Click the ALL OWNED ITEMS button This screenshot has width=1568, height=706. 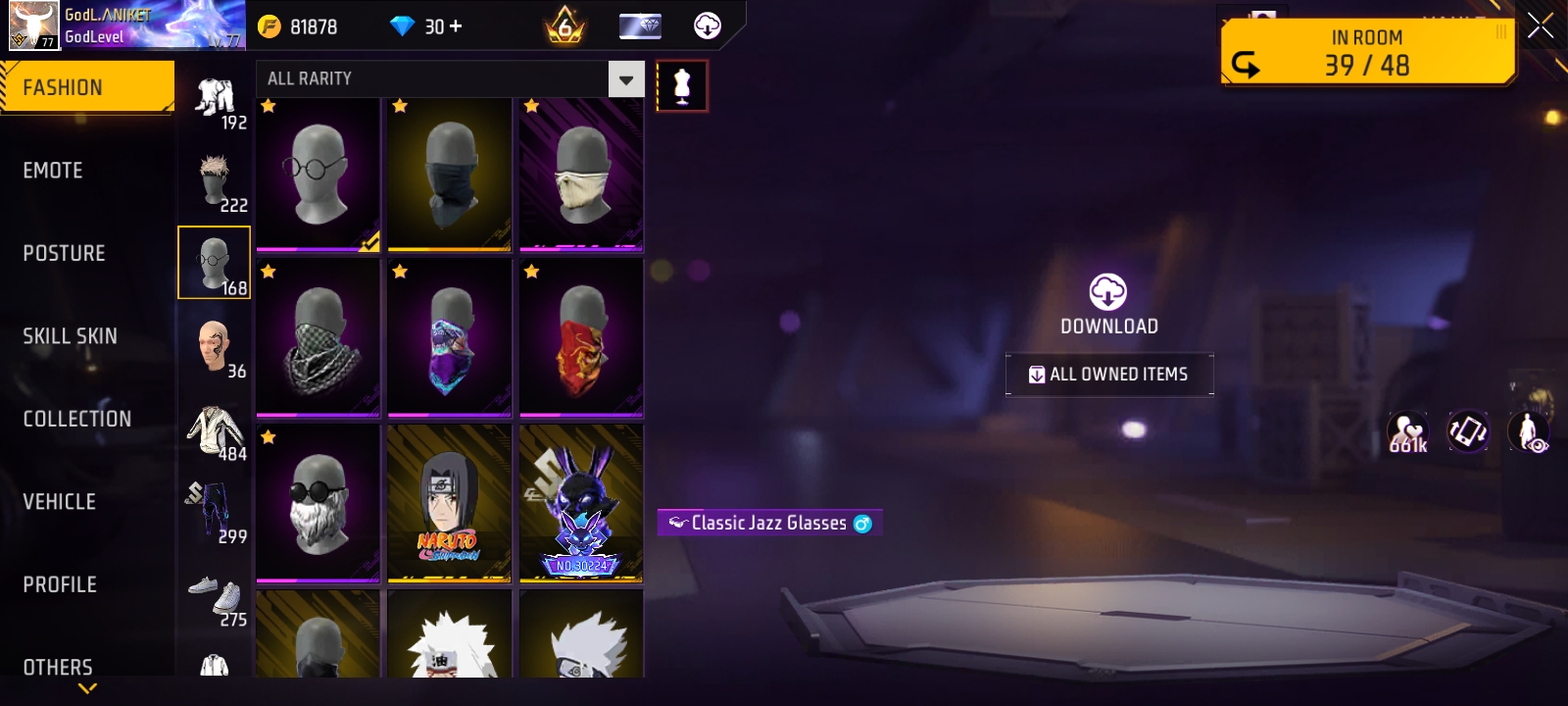pyautogui.click(x=1108, y=374)
